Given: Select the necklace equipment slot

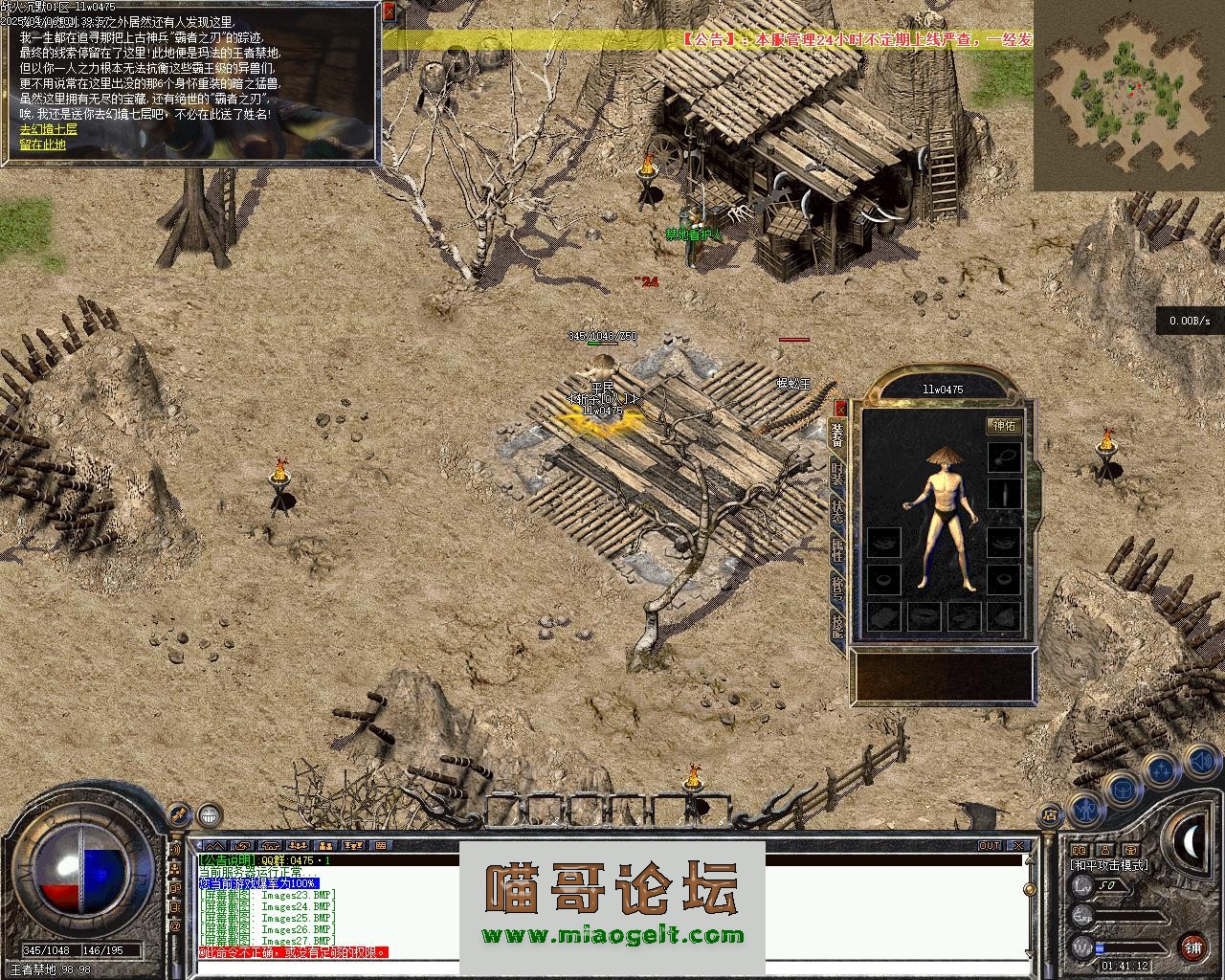Looking at the screenshot, I should (1005, 456).
